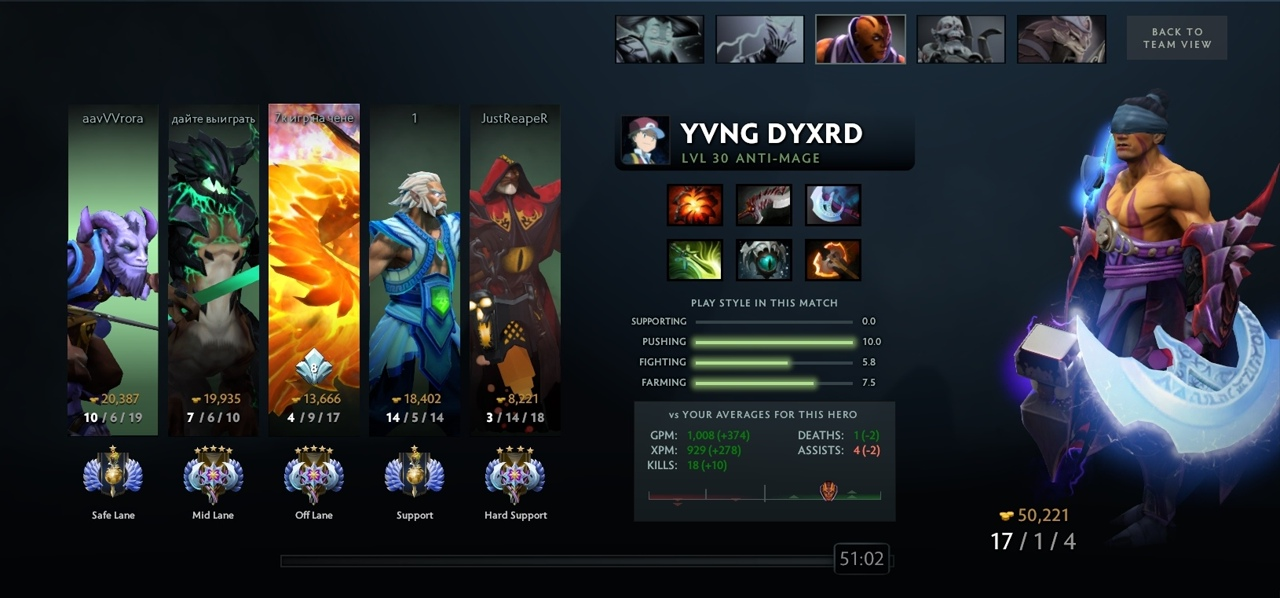This screenshot has height=598, width=1280.
Task: Inspect the Battle Fury item icon
Action: 833,260
